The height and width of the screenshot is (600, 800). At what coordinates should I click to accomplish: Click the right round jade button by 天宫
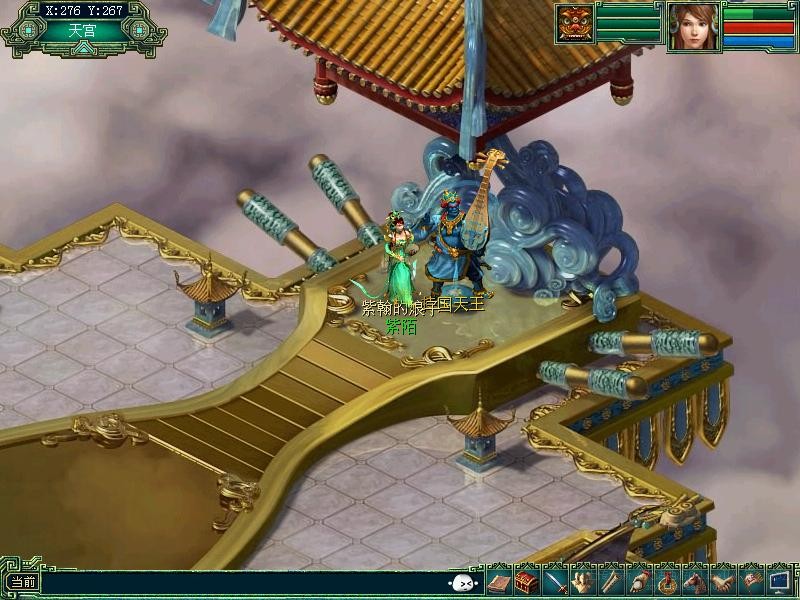[x=138, y=31]
